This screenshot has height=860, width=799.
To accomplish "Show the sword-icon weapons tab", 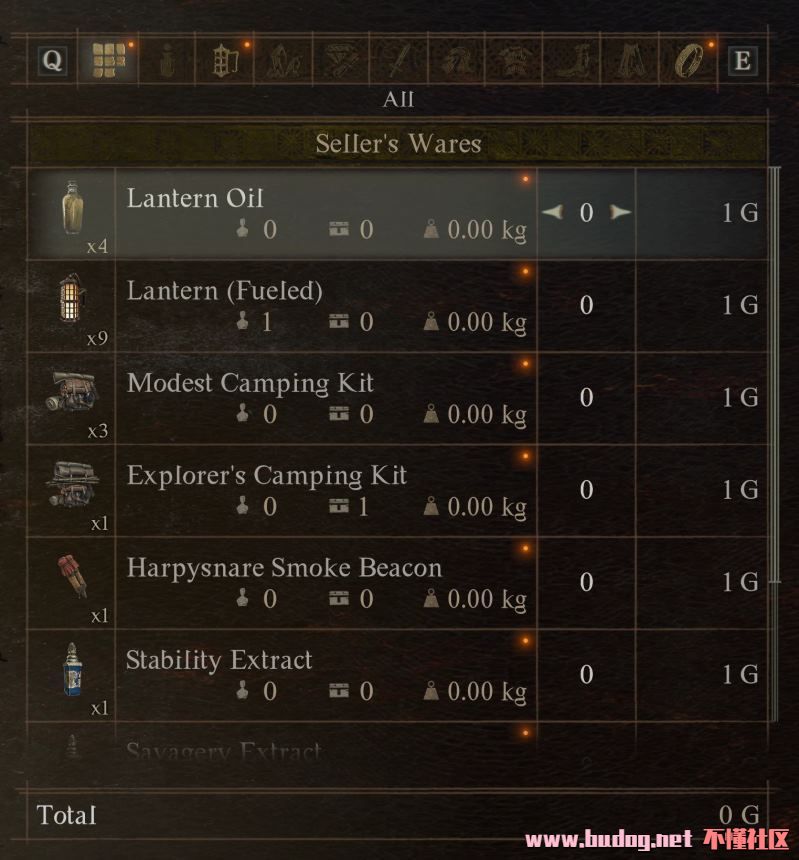I will 398,61.
